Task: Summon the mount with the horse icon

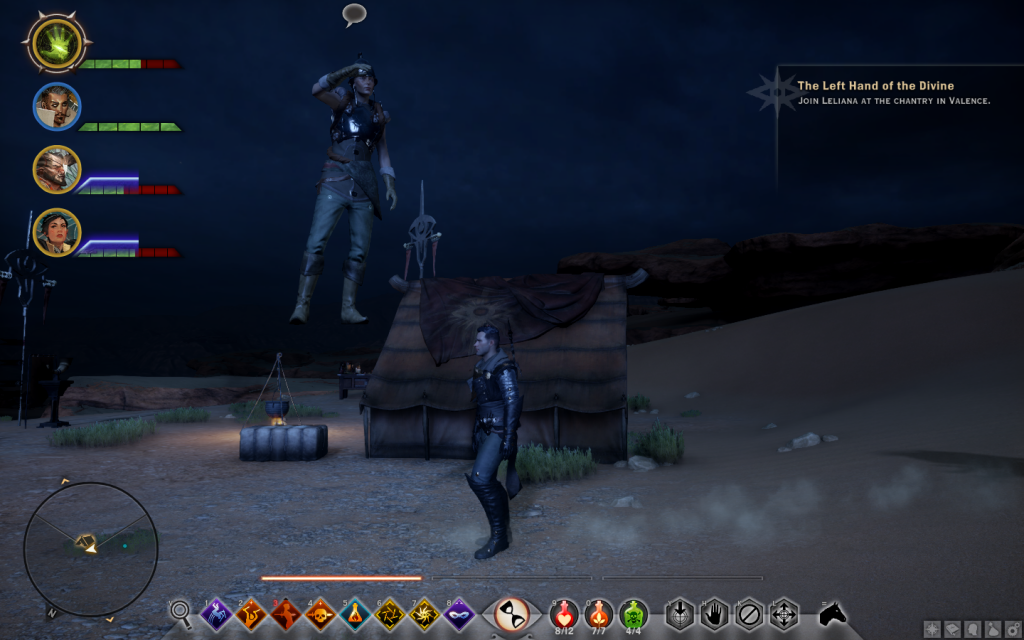Action: tap(833, 613)
